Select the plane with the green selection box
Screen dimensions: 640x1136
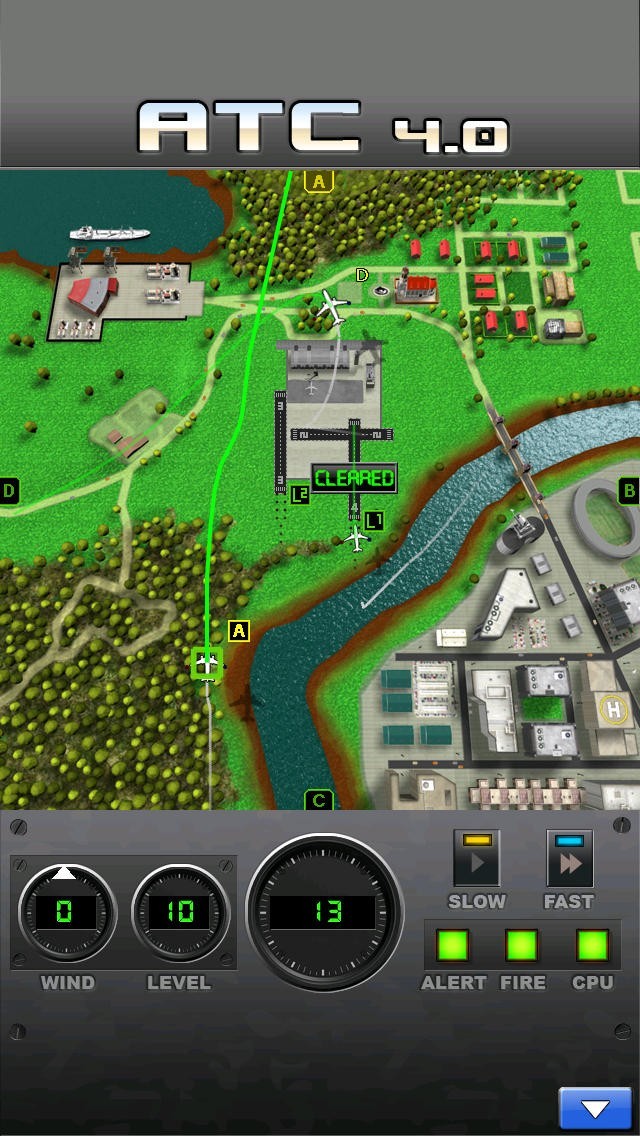(207, 662)
